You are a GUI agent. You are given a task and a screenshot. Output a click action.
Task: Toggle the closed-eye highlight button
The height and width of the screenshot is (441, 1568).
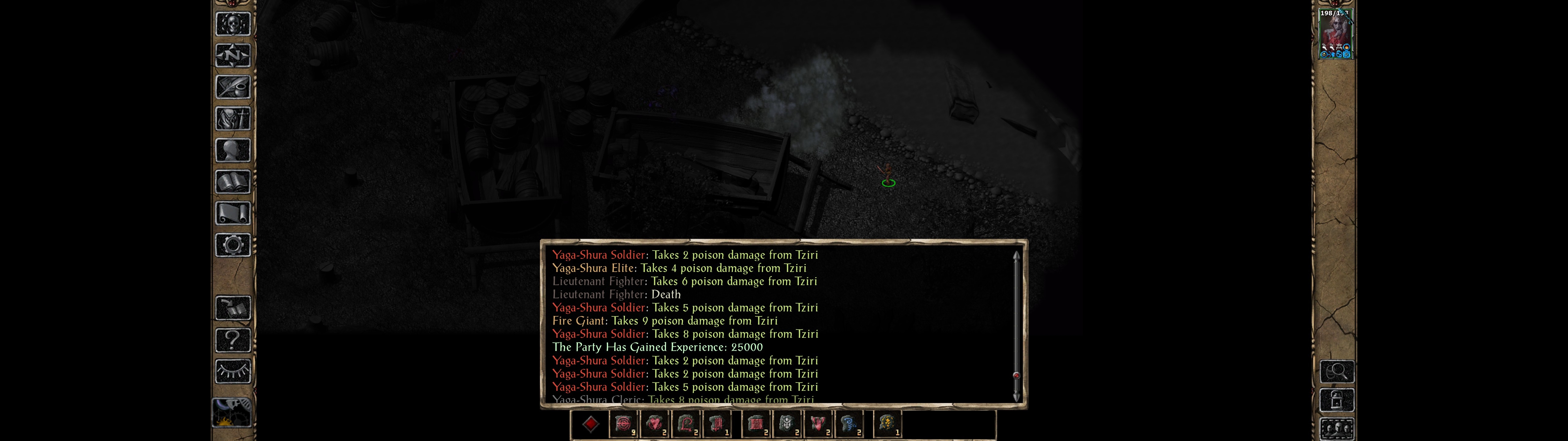[233, 371]
